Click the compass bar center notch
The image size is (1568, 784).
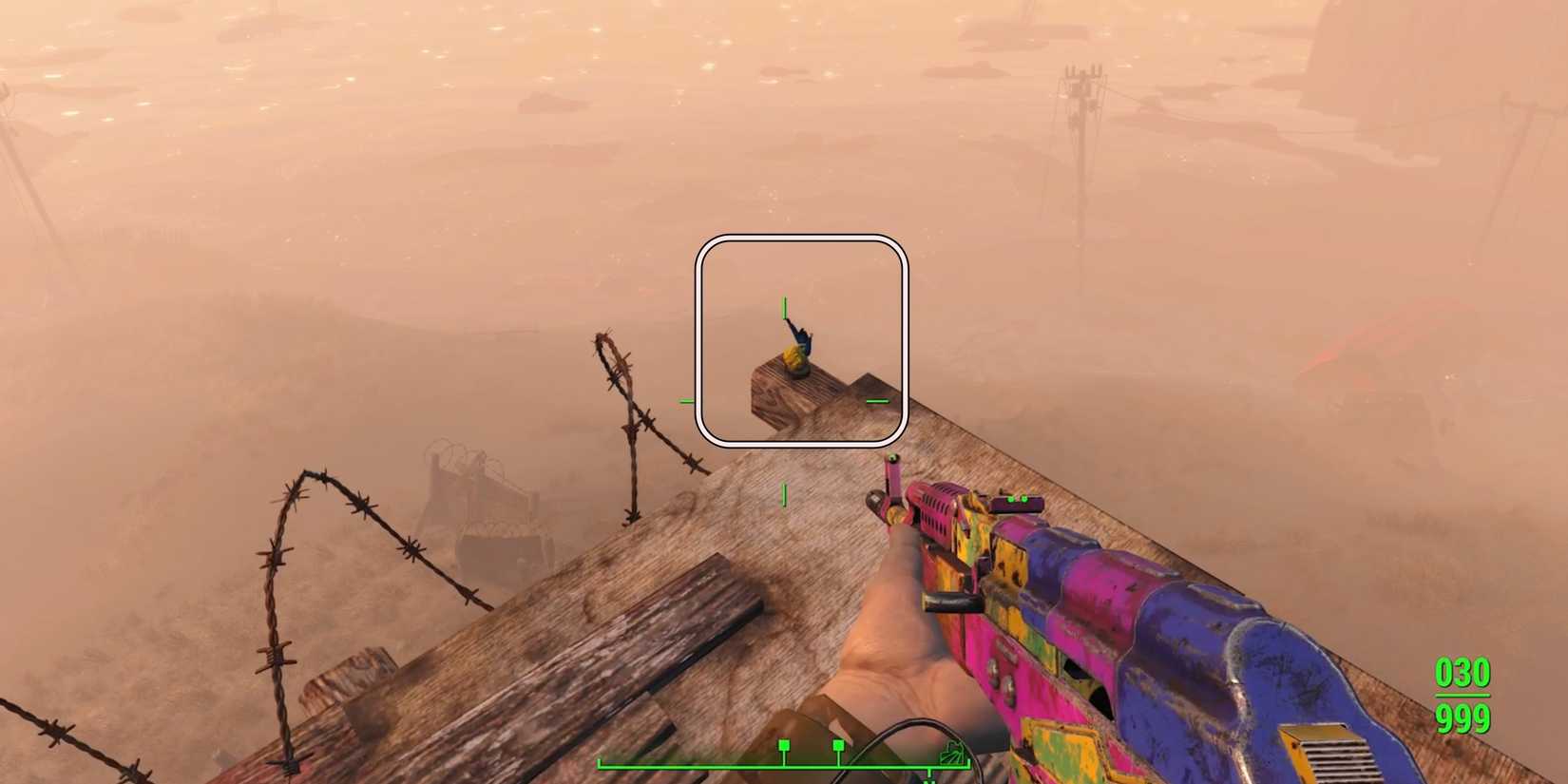929,774
